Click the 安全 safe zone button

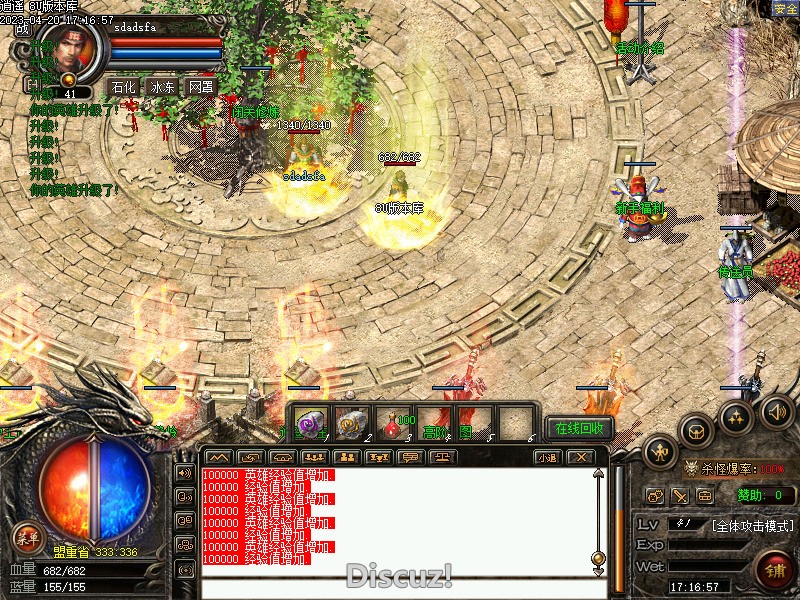point(785,9)
